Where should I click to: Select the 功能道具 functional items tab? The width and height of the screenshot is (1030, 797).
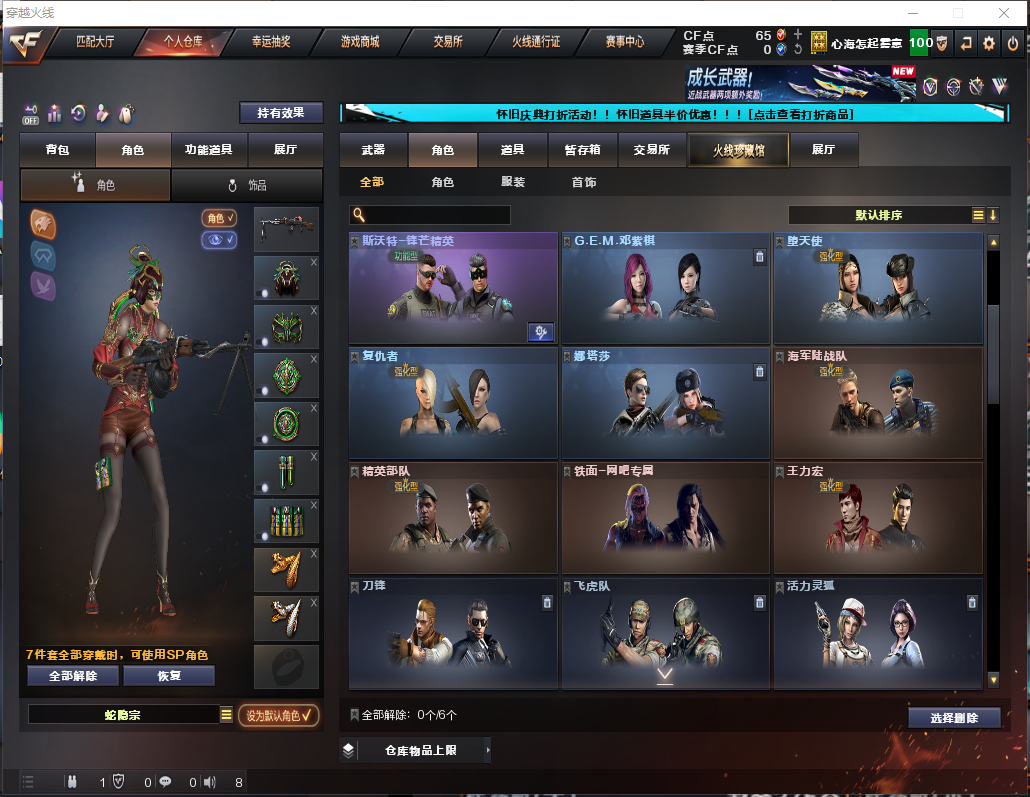click(209, 150)
